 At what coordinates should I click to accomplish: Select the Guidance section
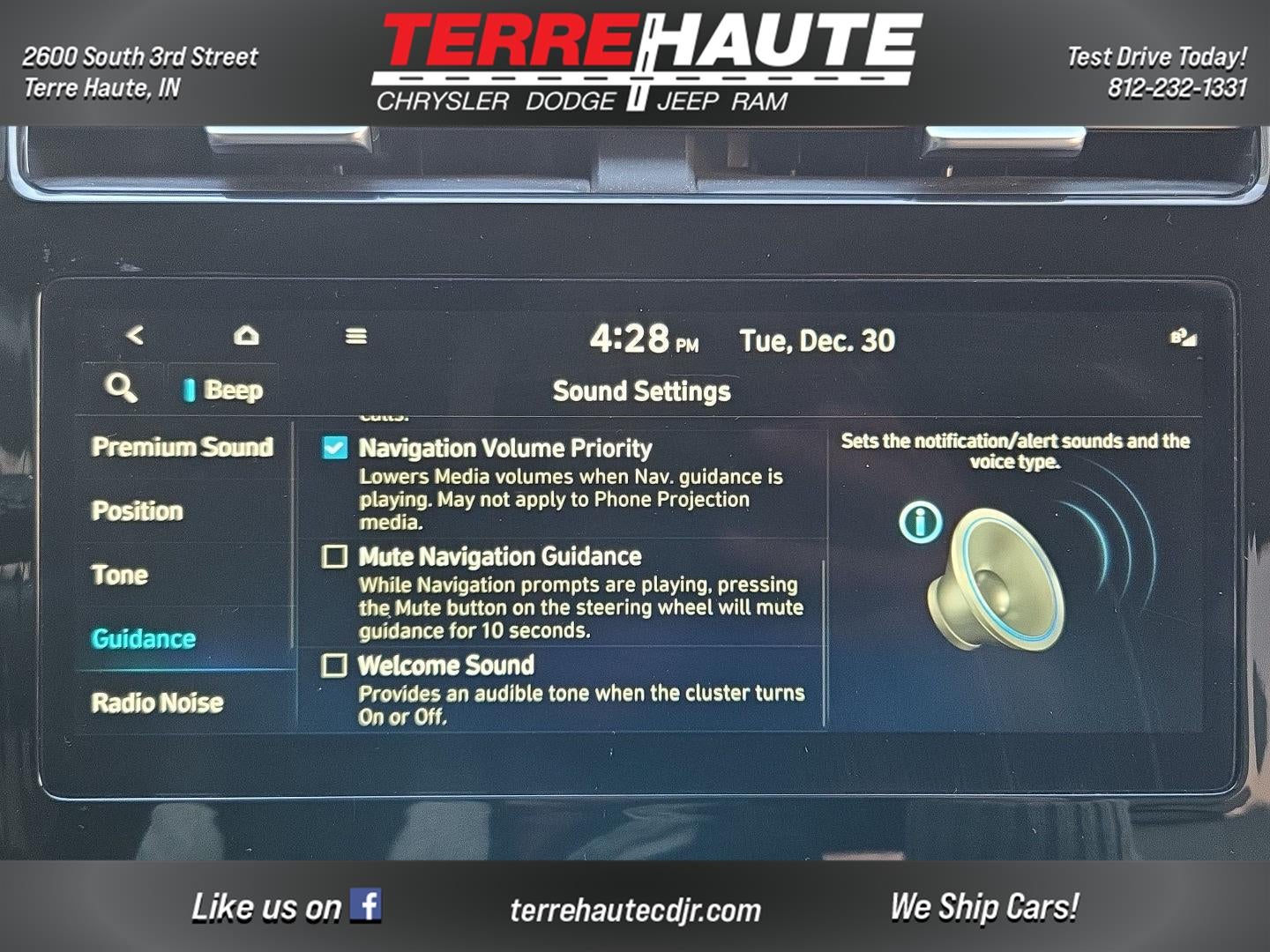144,638
